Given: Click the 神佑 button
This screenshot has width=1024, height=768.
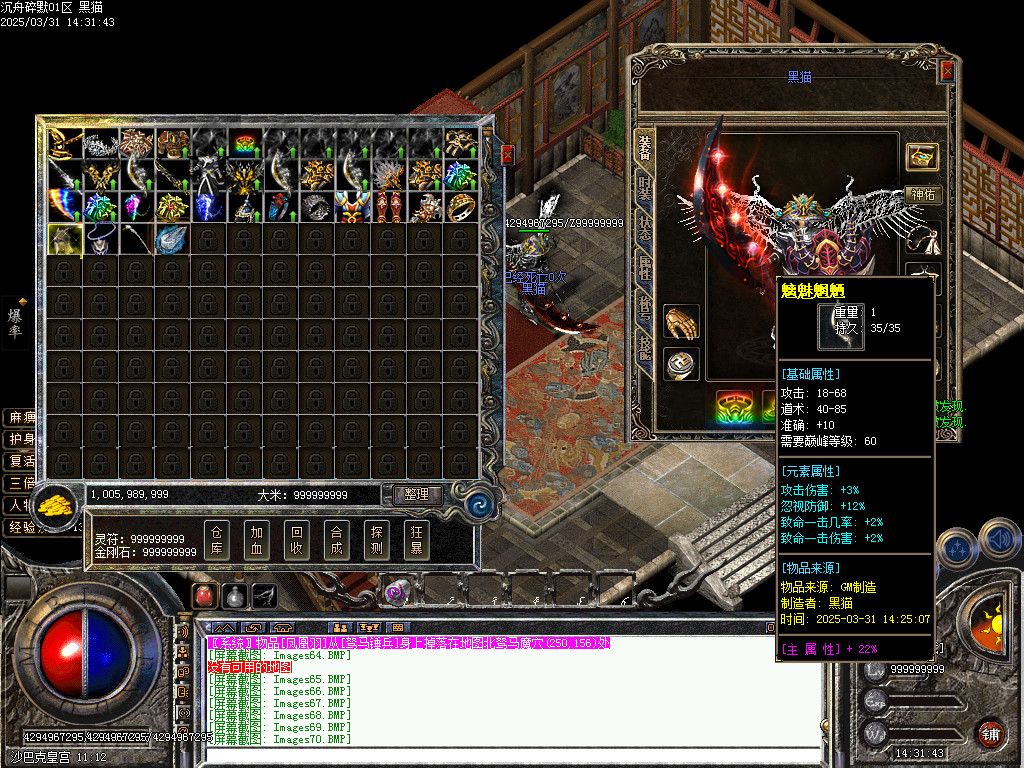Looking at the screenshot, I should point(922,195).
